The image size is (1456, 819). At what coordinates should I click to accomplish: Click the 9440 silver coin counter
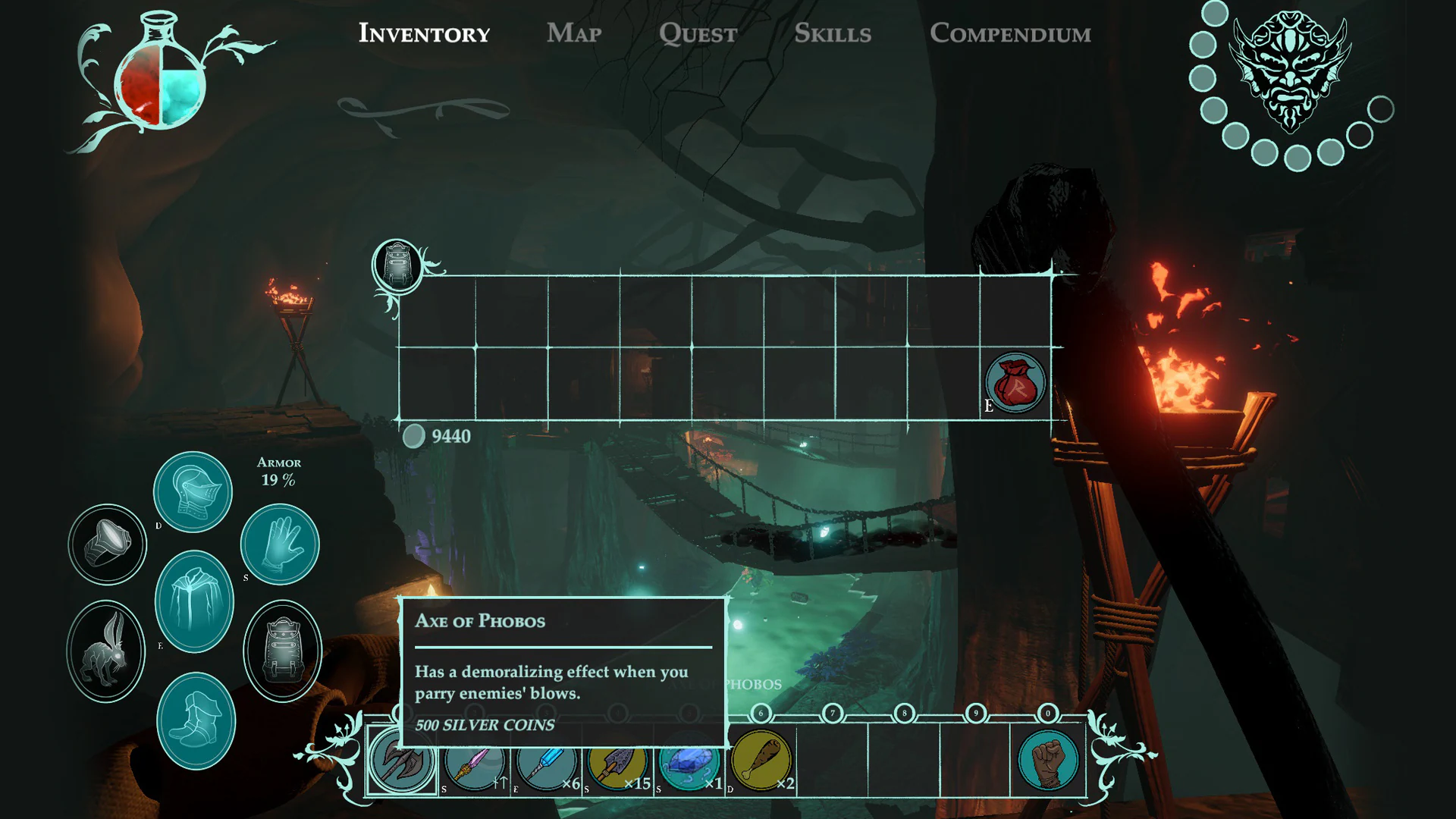click(440, 436)
